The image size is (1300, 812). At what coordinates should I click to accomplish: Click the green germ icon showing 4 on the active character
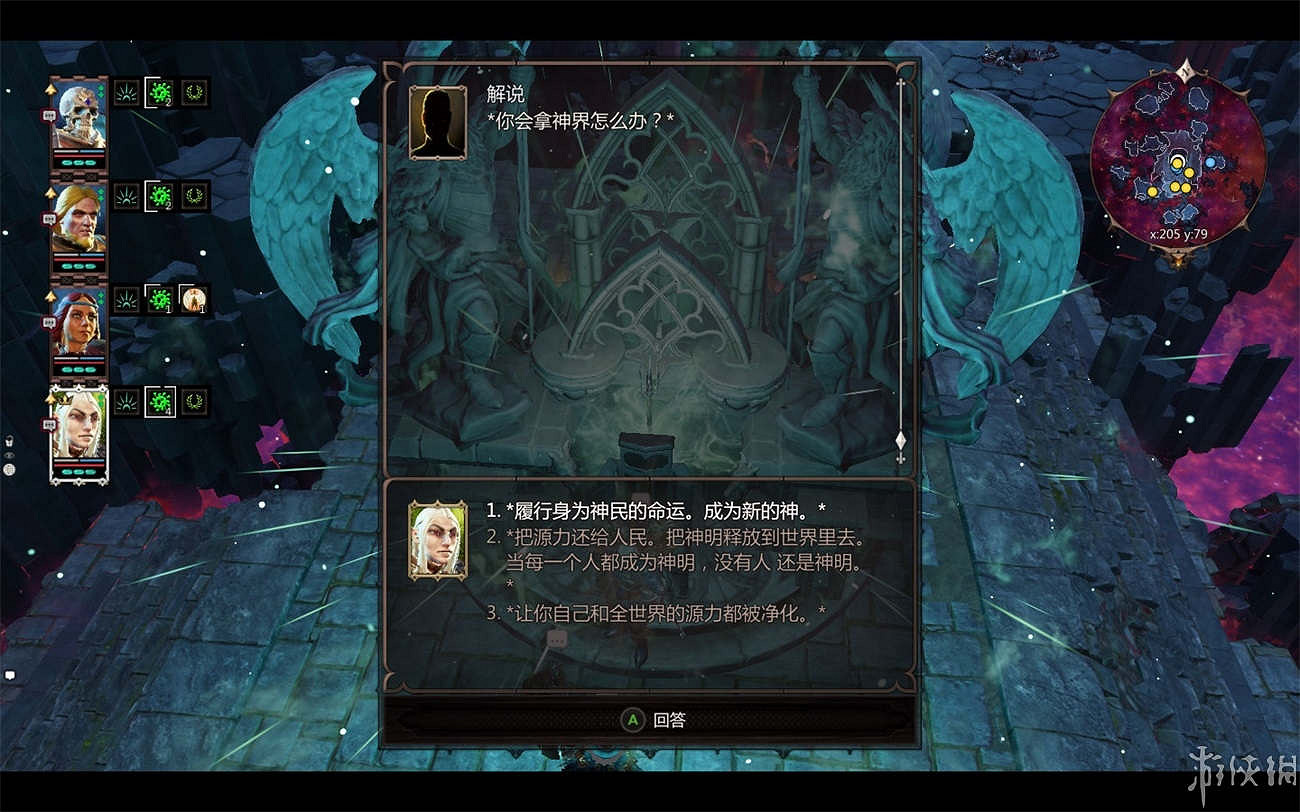click(x=158, y=403)
